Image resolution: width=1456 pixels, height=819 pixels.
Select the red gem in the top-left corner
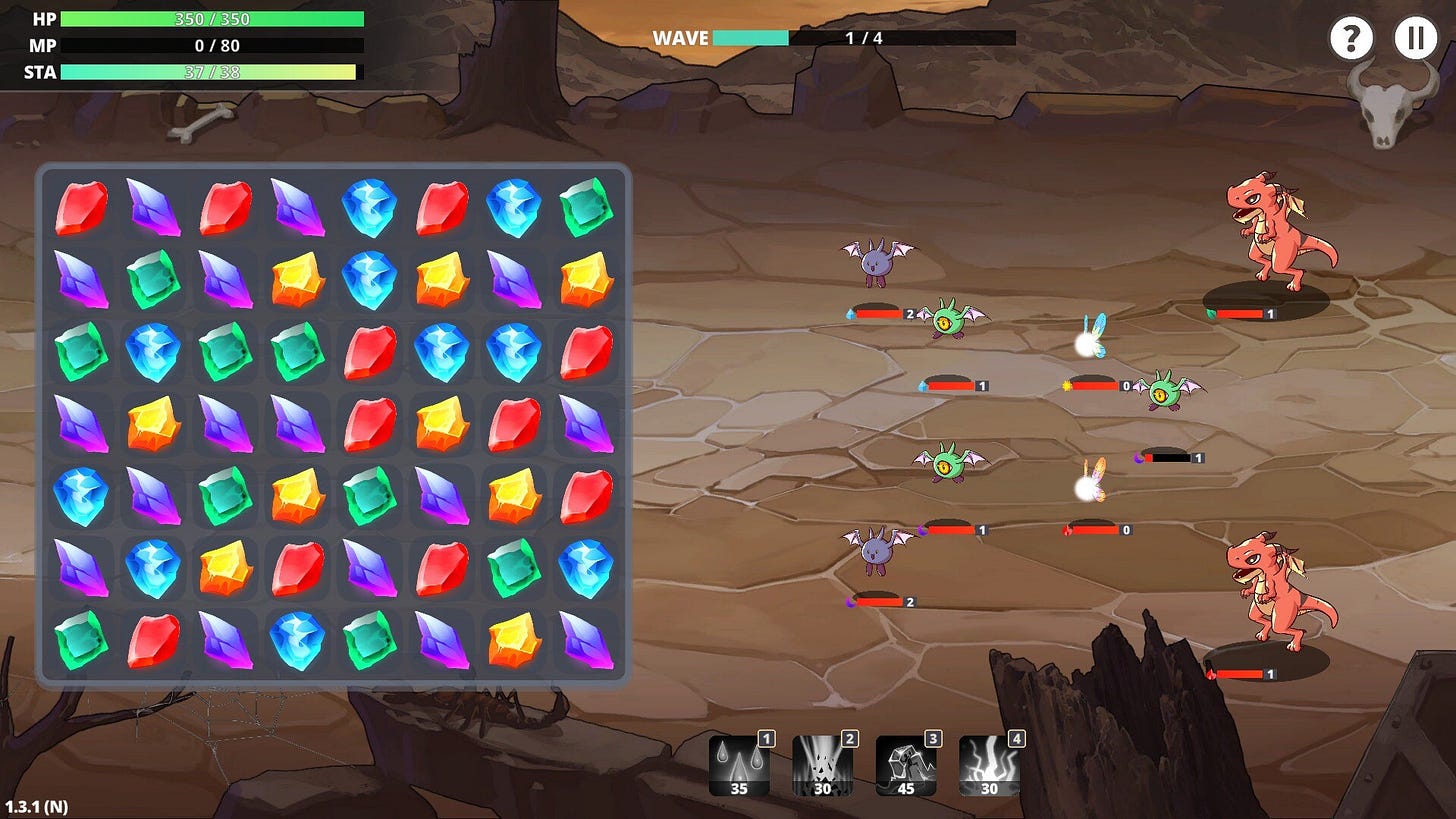(x=81, y=208)
